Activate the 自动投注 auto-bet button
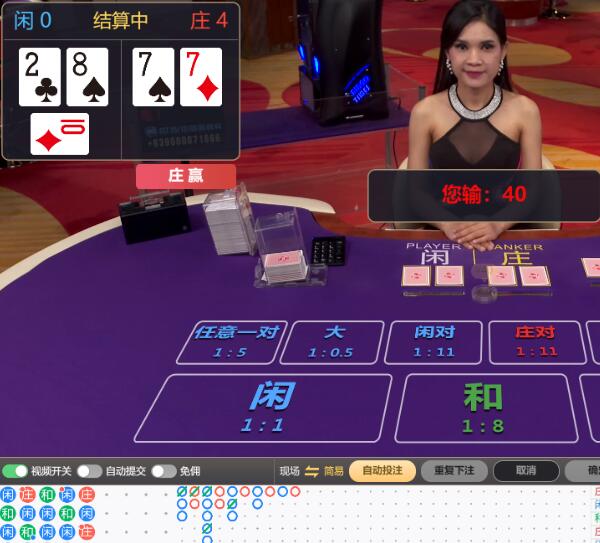The width and height of the screenshot is (600, 543). 382,471
